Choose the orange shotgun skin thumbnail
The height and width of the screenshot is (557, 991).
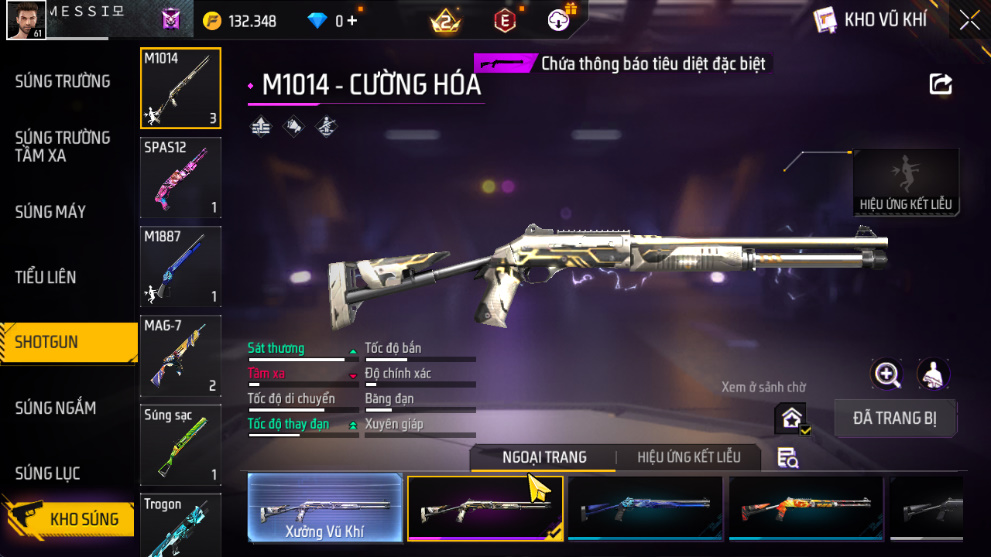pos(805,508)
